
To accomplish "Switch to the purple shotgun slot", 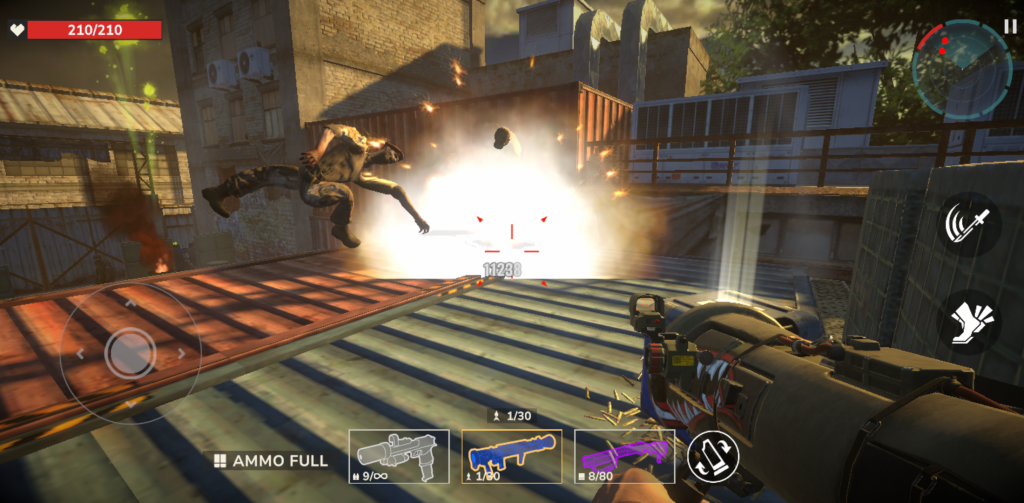I will (x=624, y=457).
